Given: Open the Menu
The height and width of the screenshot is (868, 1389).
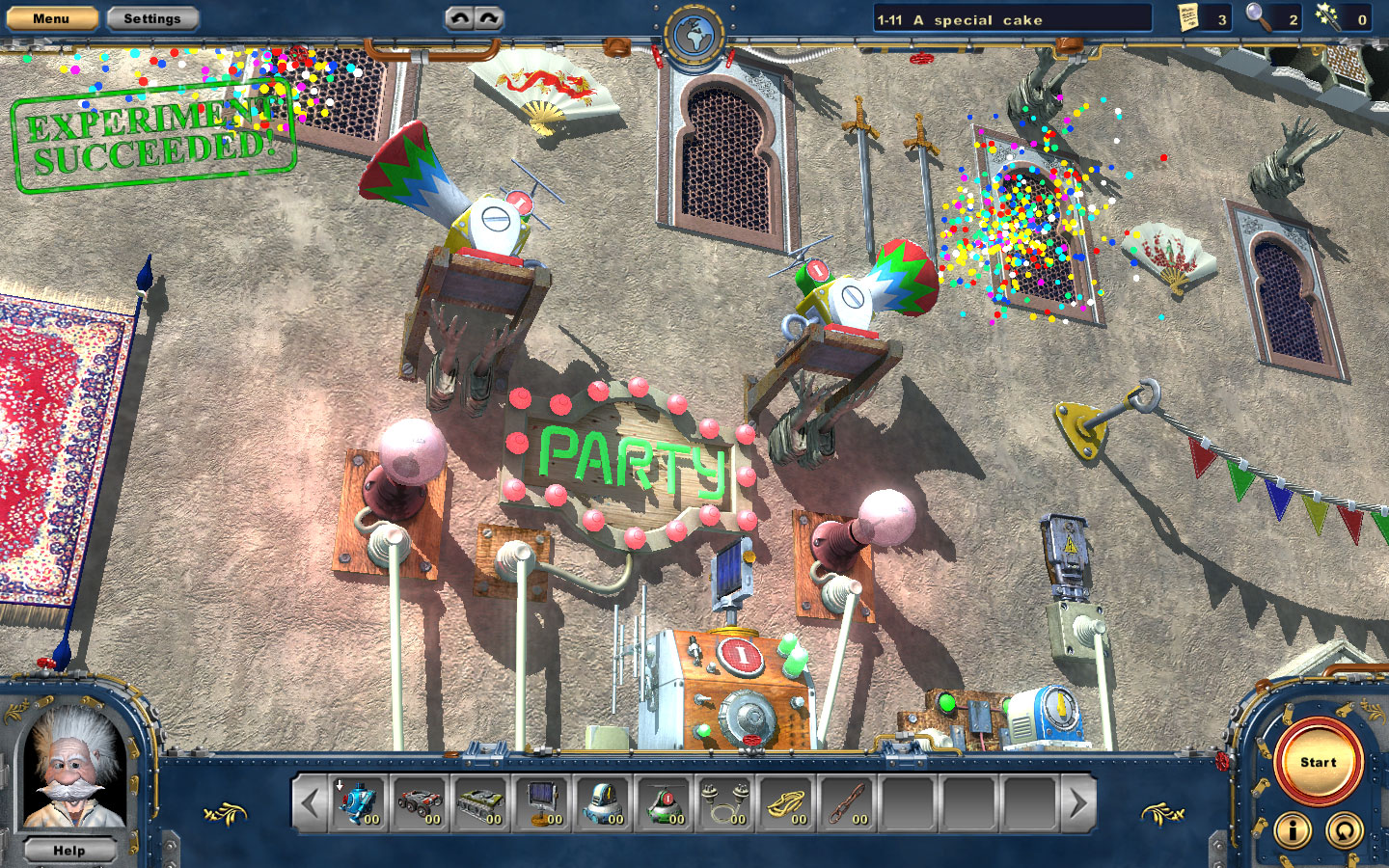Looking at the screenshot, I should pos(50,17).
